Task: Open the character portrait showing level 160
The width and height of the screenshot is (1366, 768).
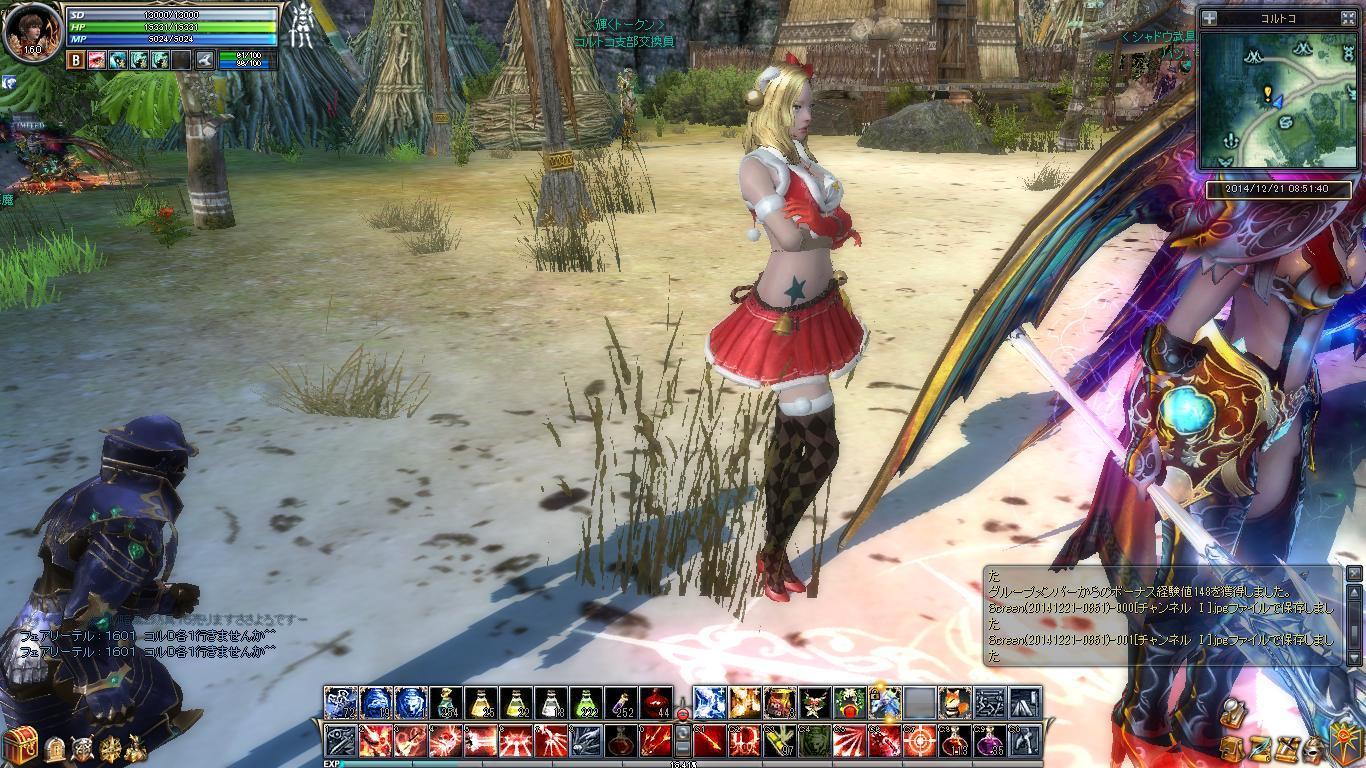Action: click(x=33, y=32)
